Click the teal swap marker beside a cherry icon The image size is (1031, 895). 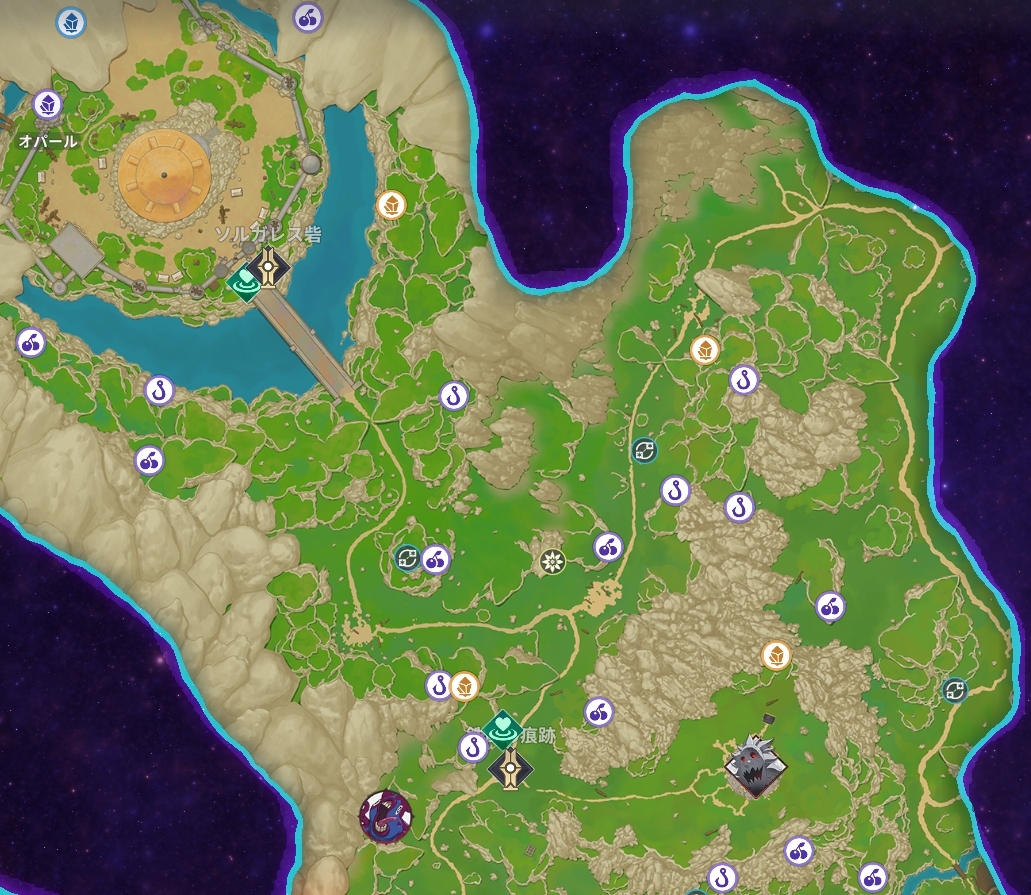[408, 558]
